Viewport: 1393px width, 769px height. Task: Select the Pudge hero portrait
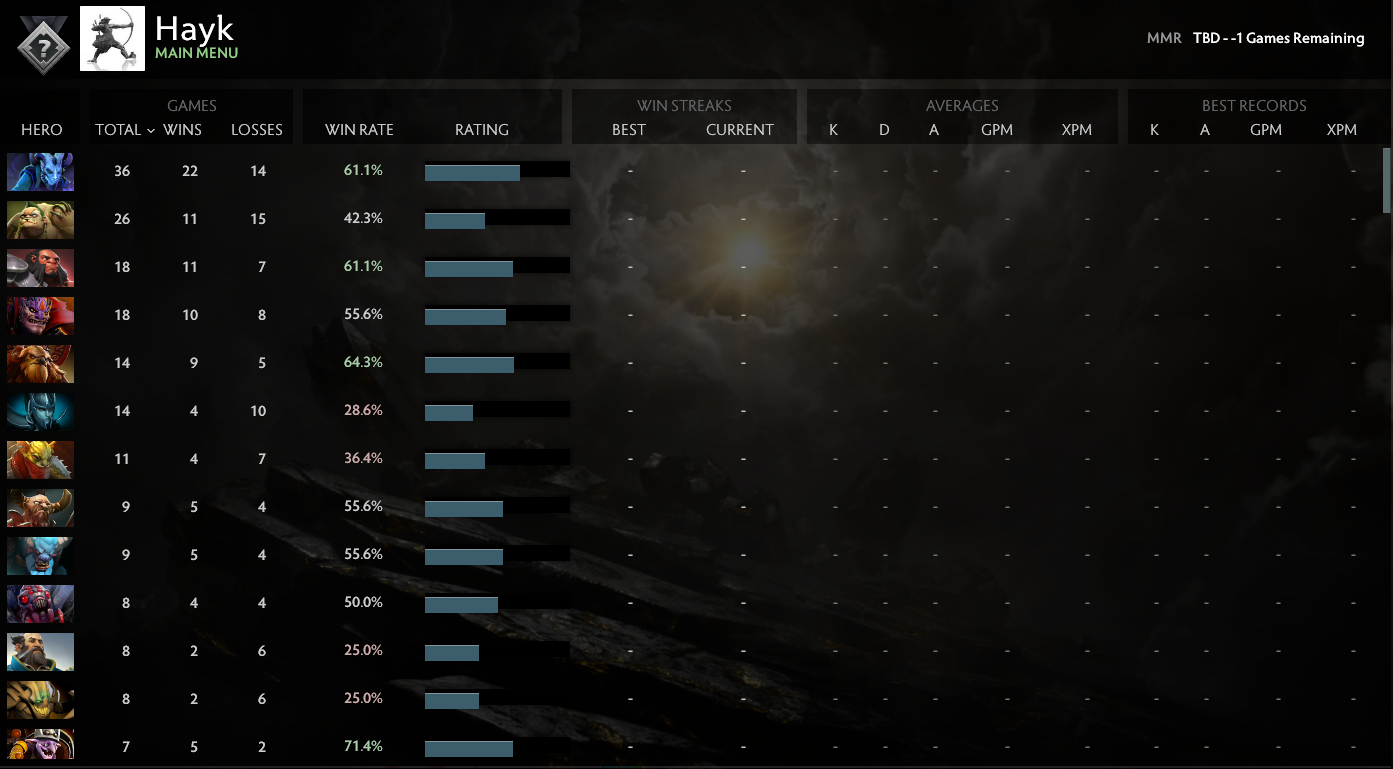pos(40,219)
